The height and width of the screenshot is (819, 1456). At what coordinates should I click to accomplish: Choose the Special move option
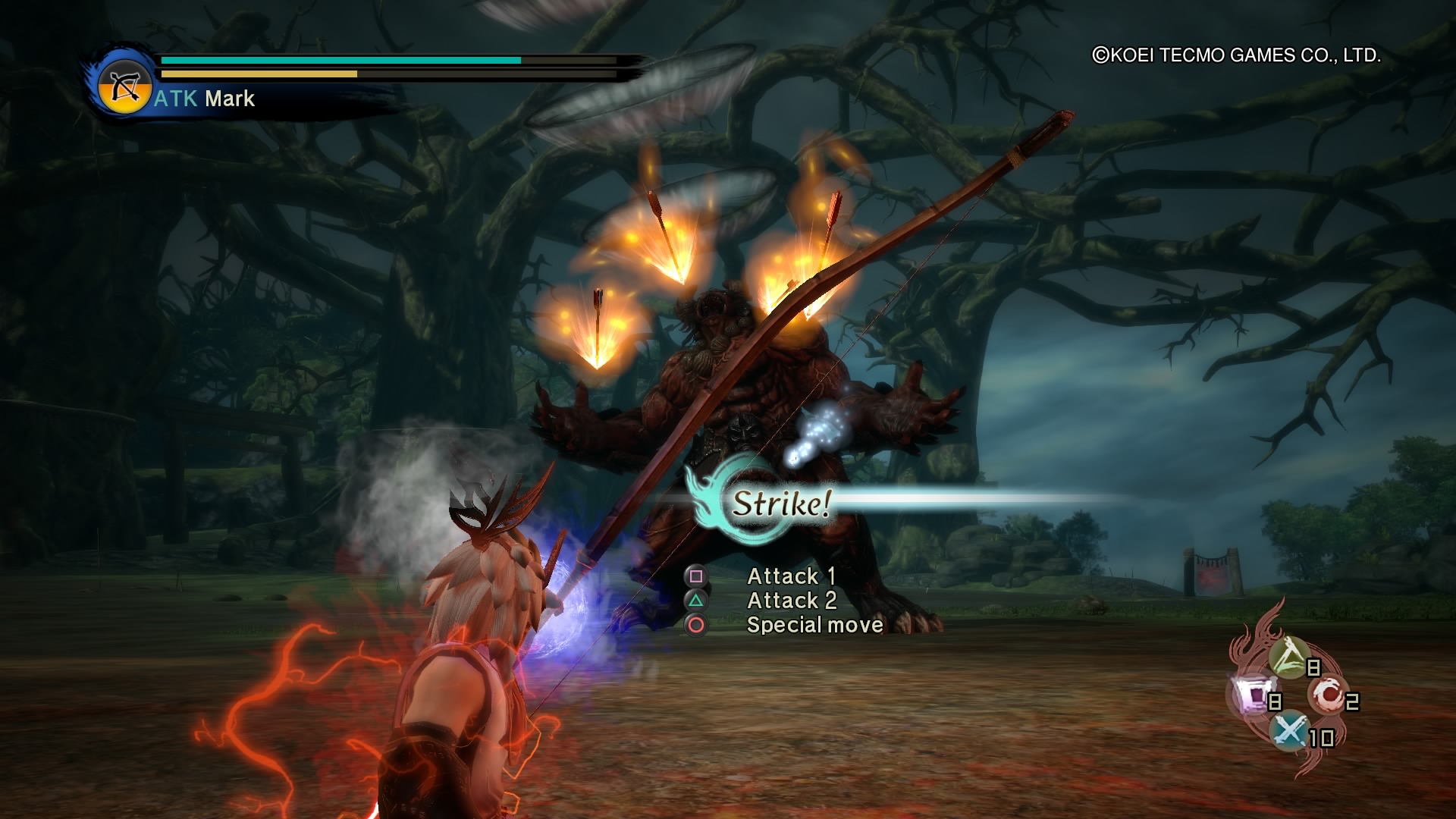pos(813,625)
